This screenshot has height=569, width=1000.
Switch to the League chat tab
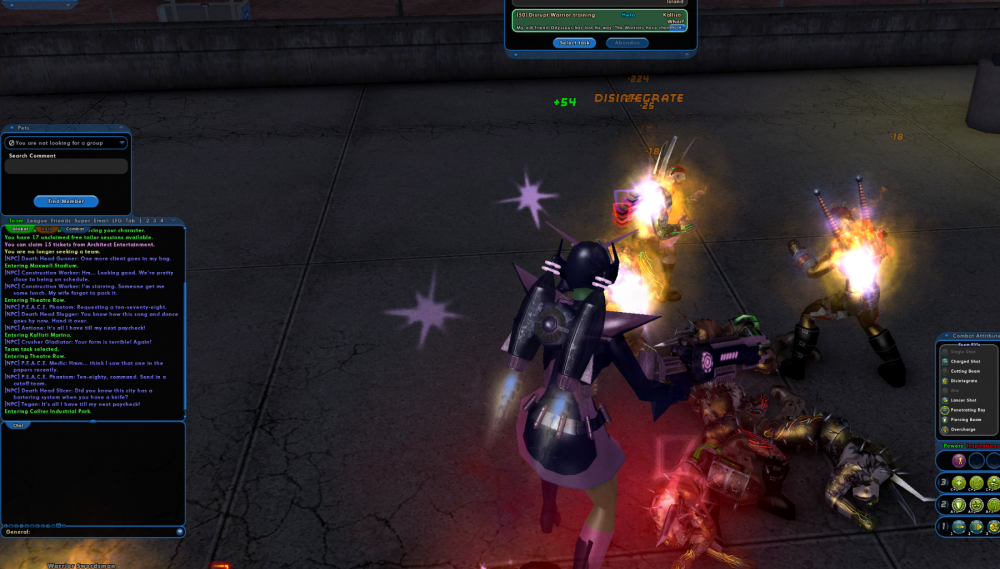pos(37,220)
